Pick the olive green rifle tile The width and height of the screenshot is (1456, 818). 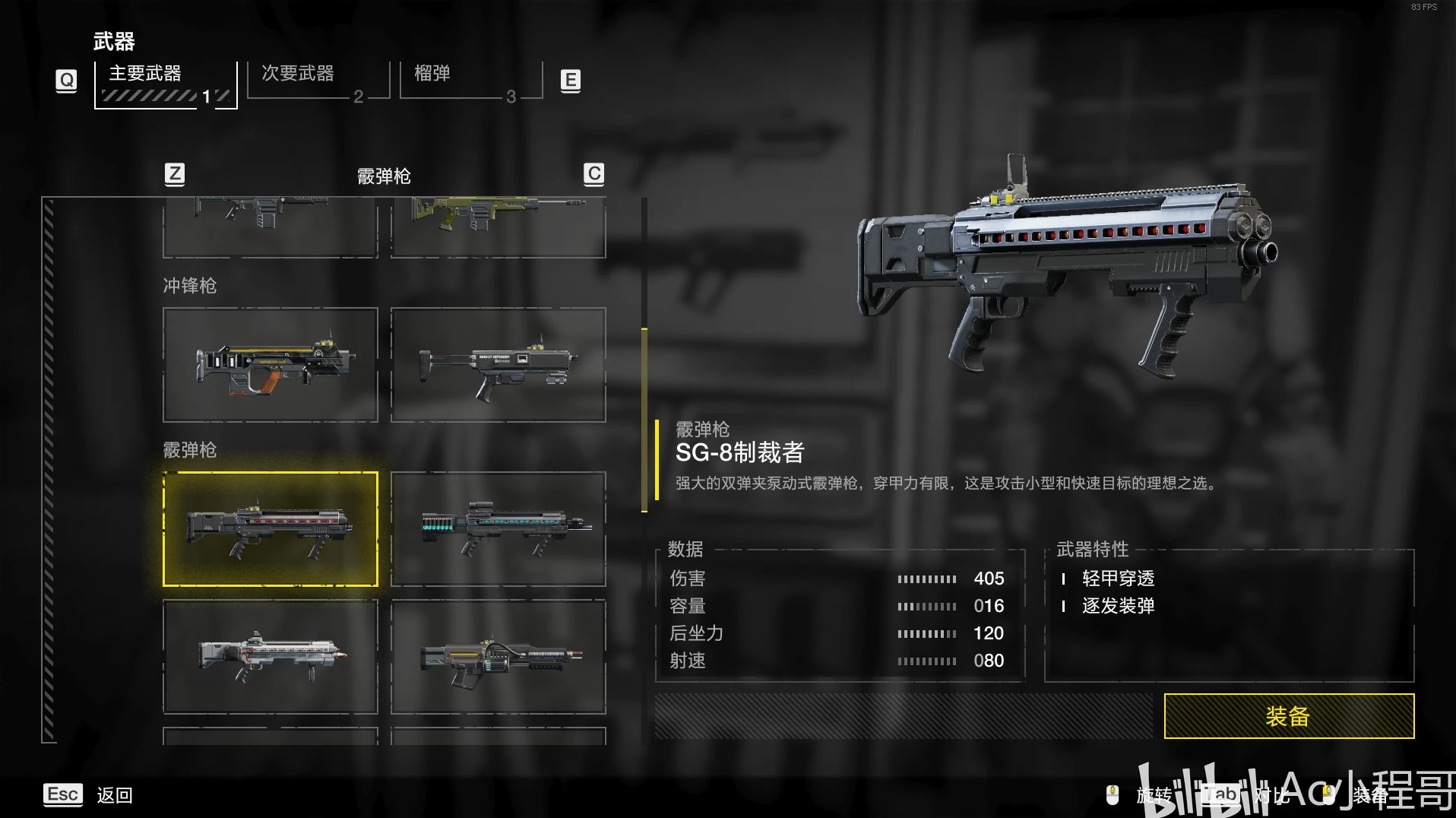499,227
